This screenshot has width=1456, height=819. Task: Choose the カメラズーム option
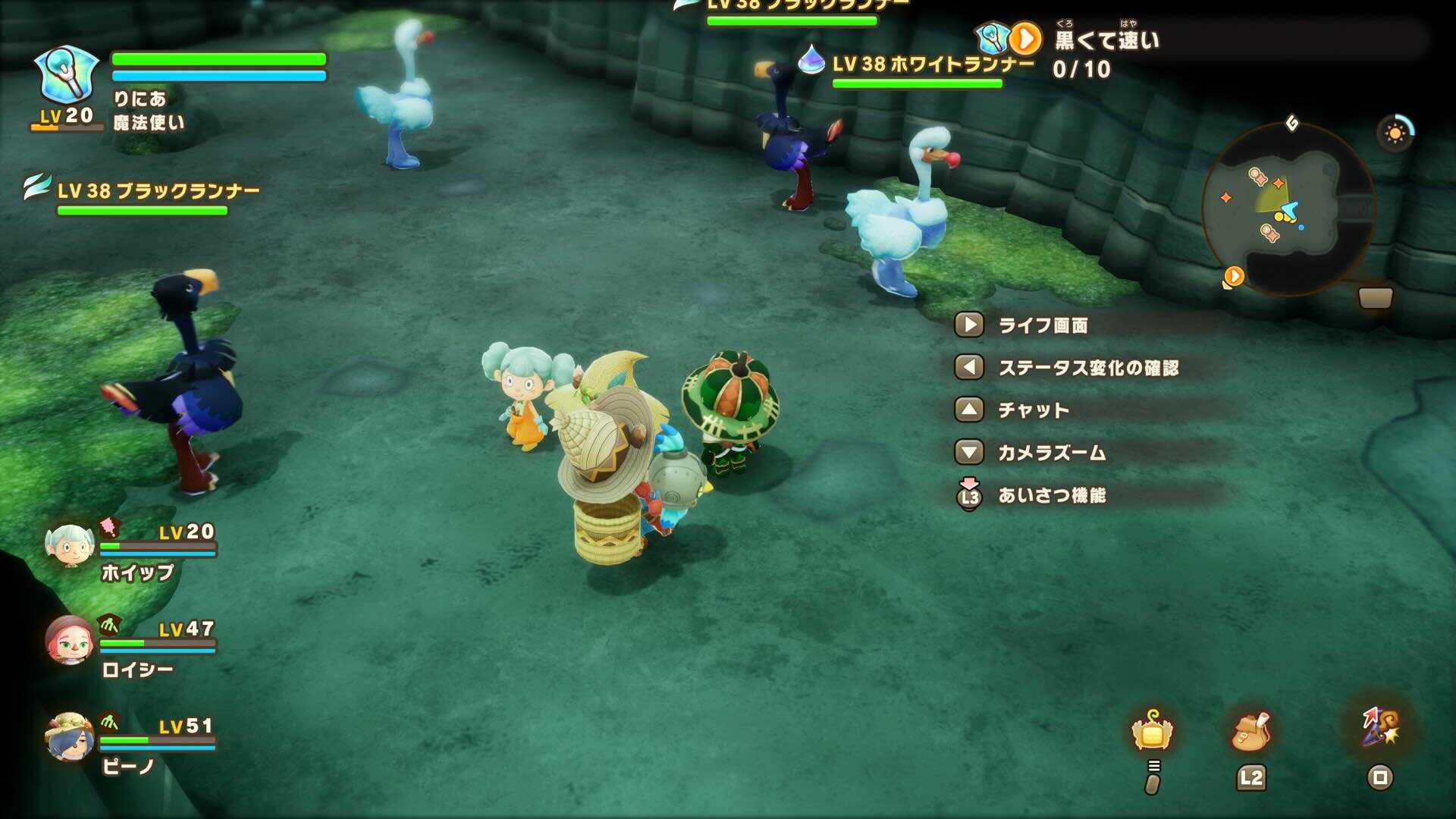(x=1051, y=453)
